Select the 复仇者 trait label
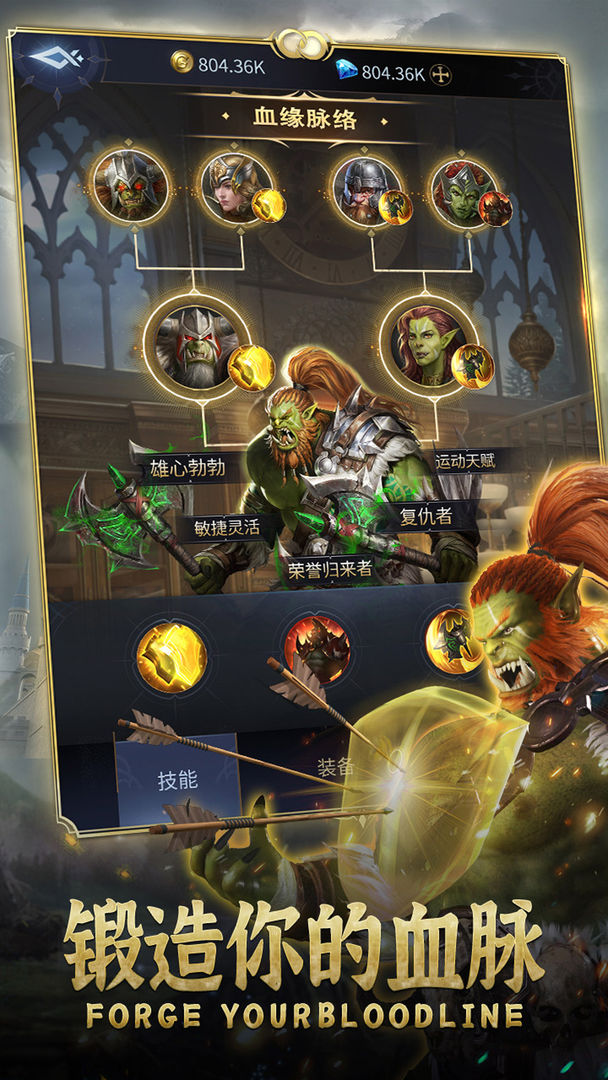This screenshot has height=1080, width=608. (426, 517)
